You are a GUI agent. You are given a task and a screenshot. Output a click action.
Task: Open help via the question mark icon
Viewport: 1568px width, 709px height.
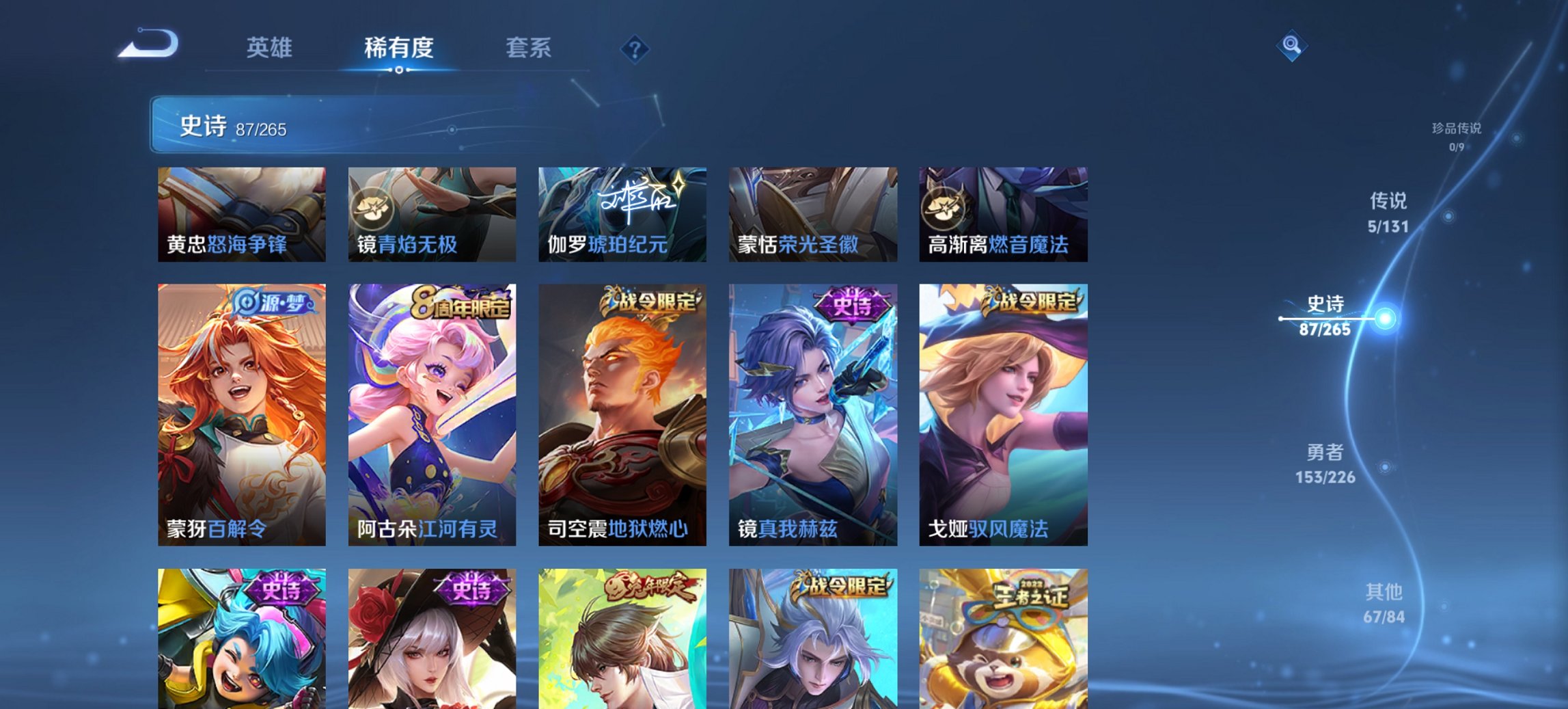(x=634, y=49)
